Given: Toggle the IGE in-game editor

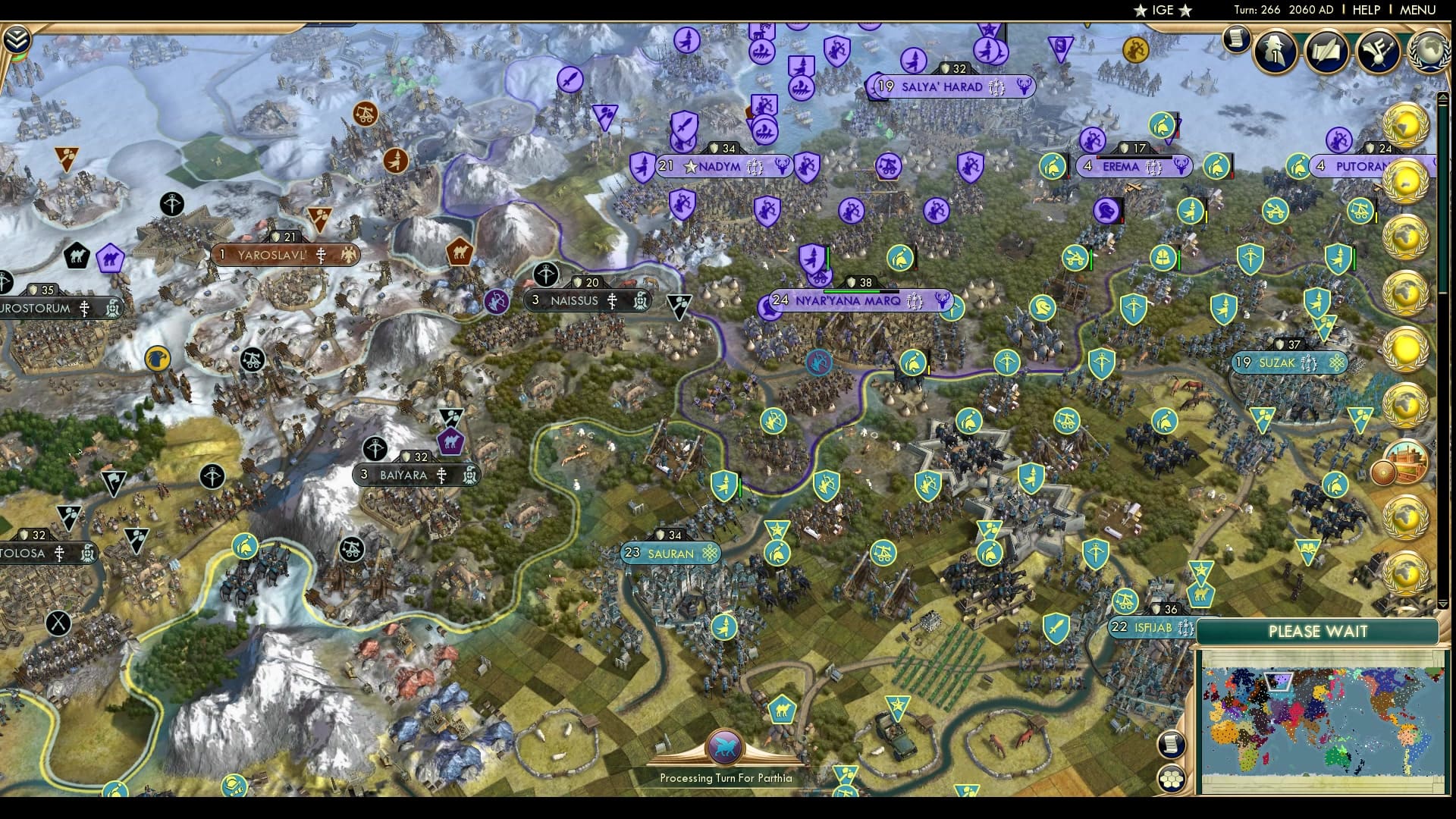Looking at the screenshot, I should 1164,10.
